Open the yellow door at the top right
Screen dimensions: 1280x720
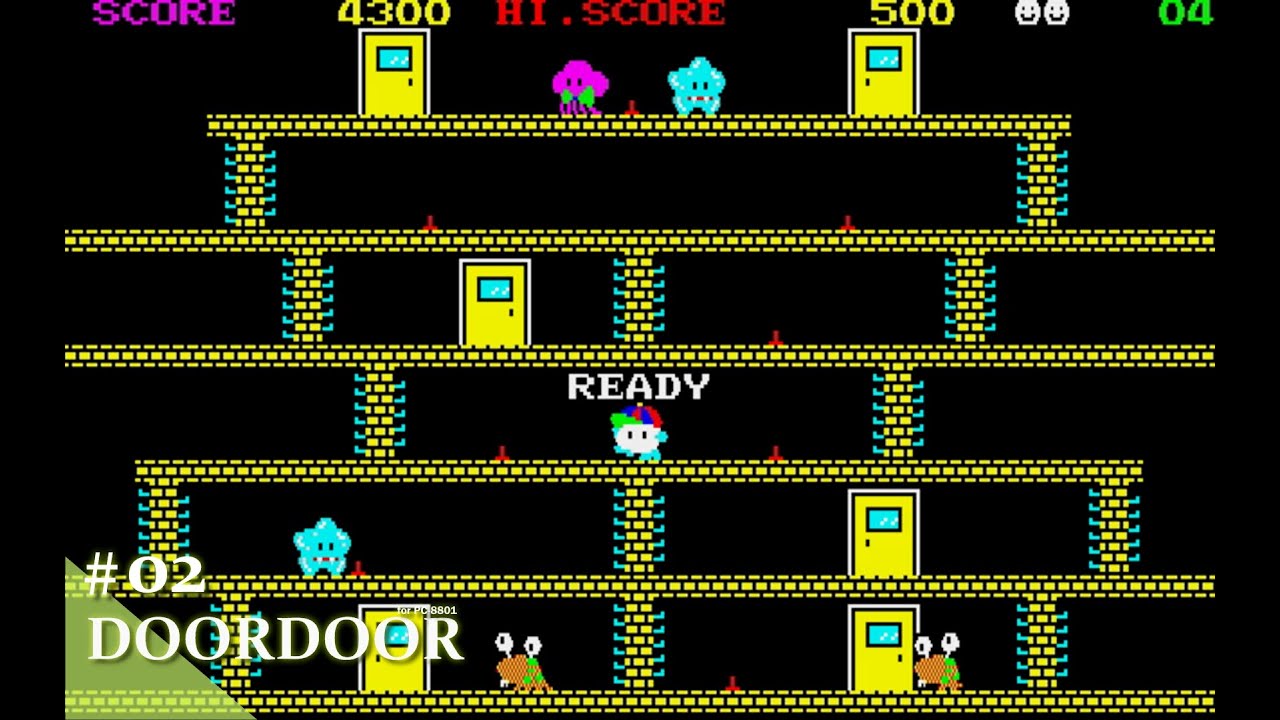pyautogui.click(x=882, y=72)
